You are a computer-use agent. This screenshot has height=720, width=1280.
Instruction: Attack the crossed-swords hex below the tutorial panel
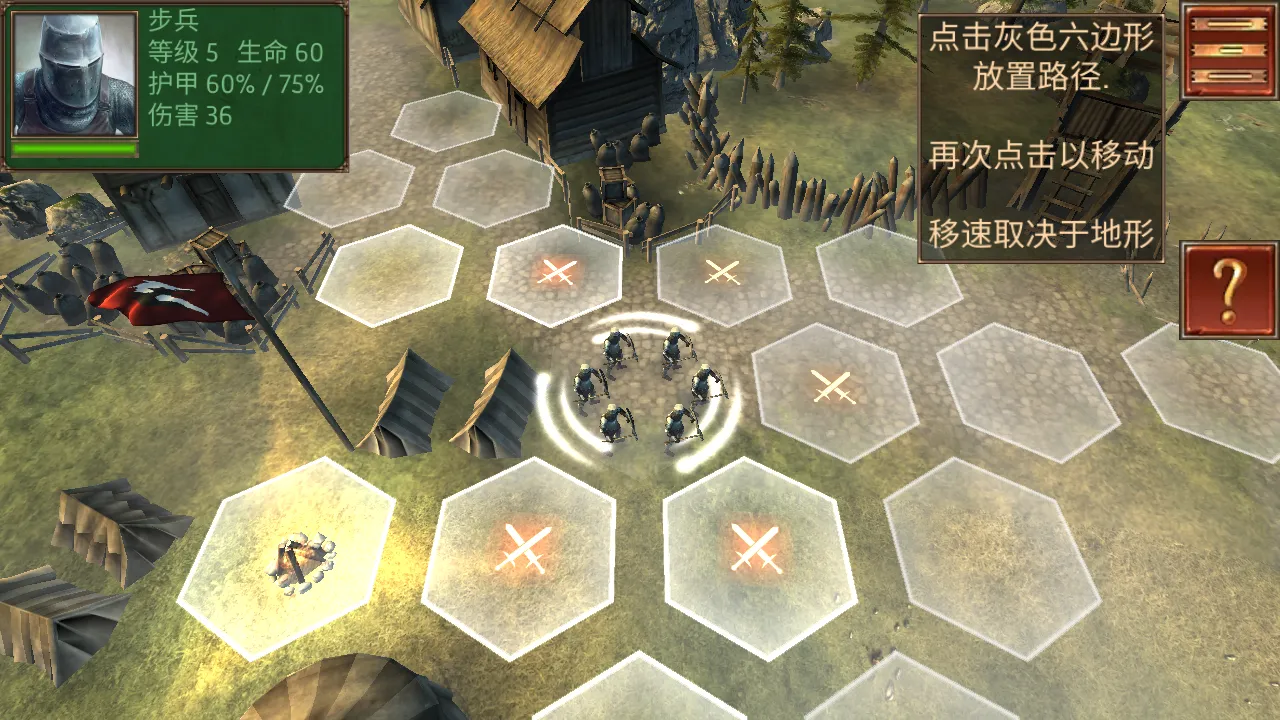pos(725,272)
